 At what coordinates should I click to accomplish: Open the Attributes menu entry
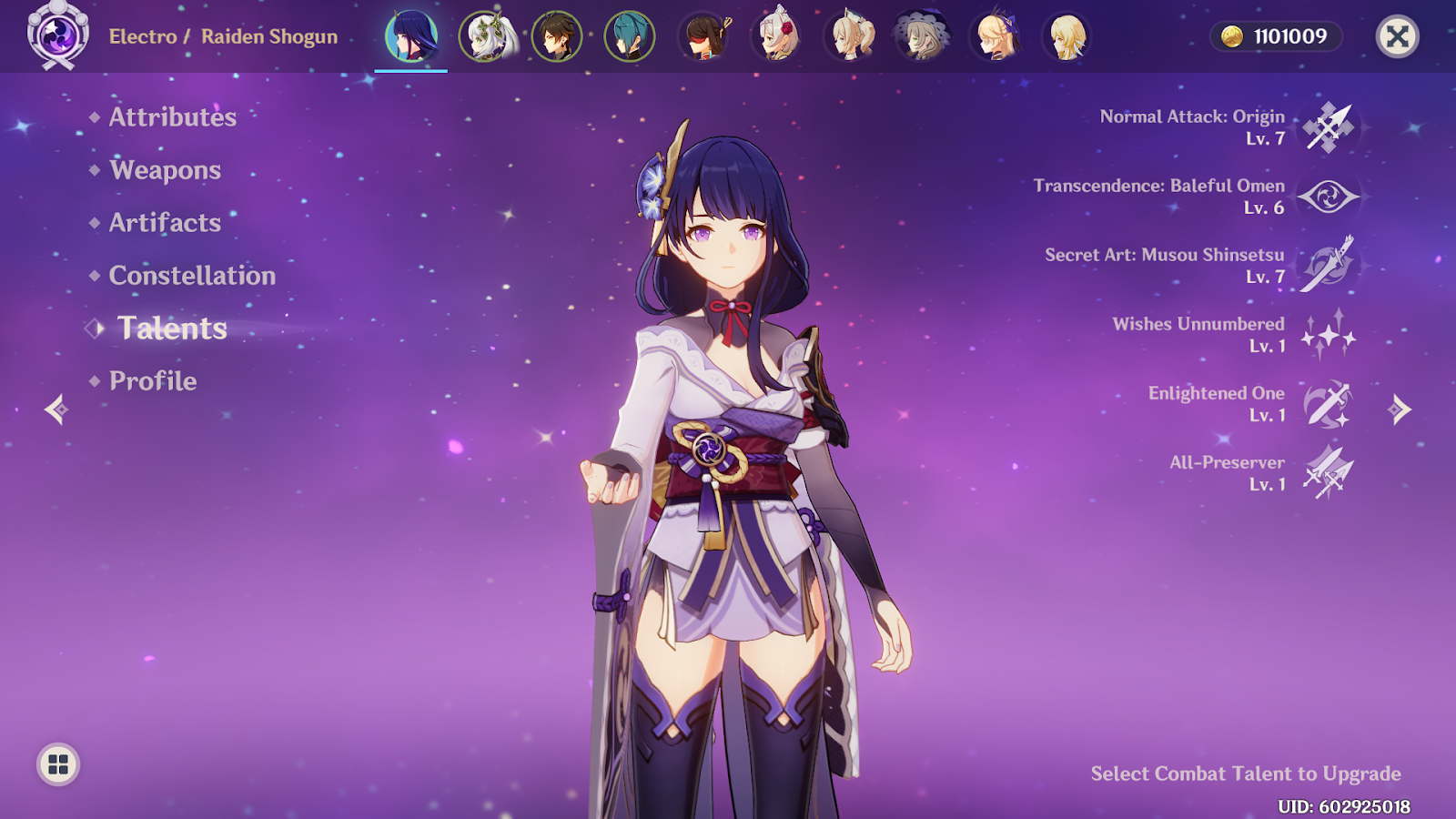(172, 117)
